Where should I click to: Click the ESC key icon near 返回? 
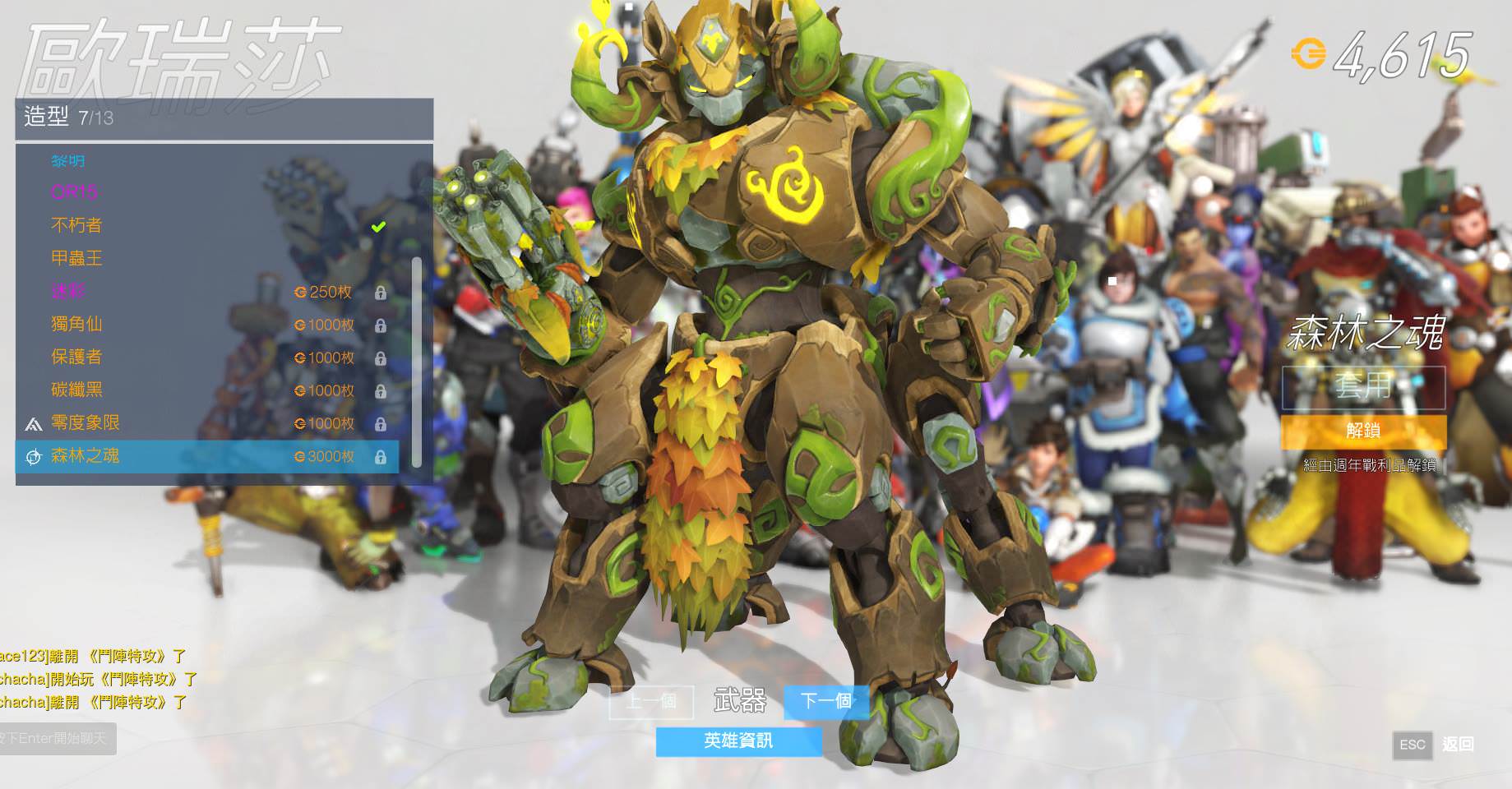1413,746
